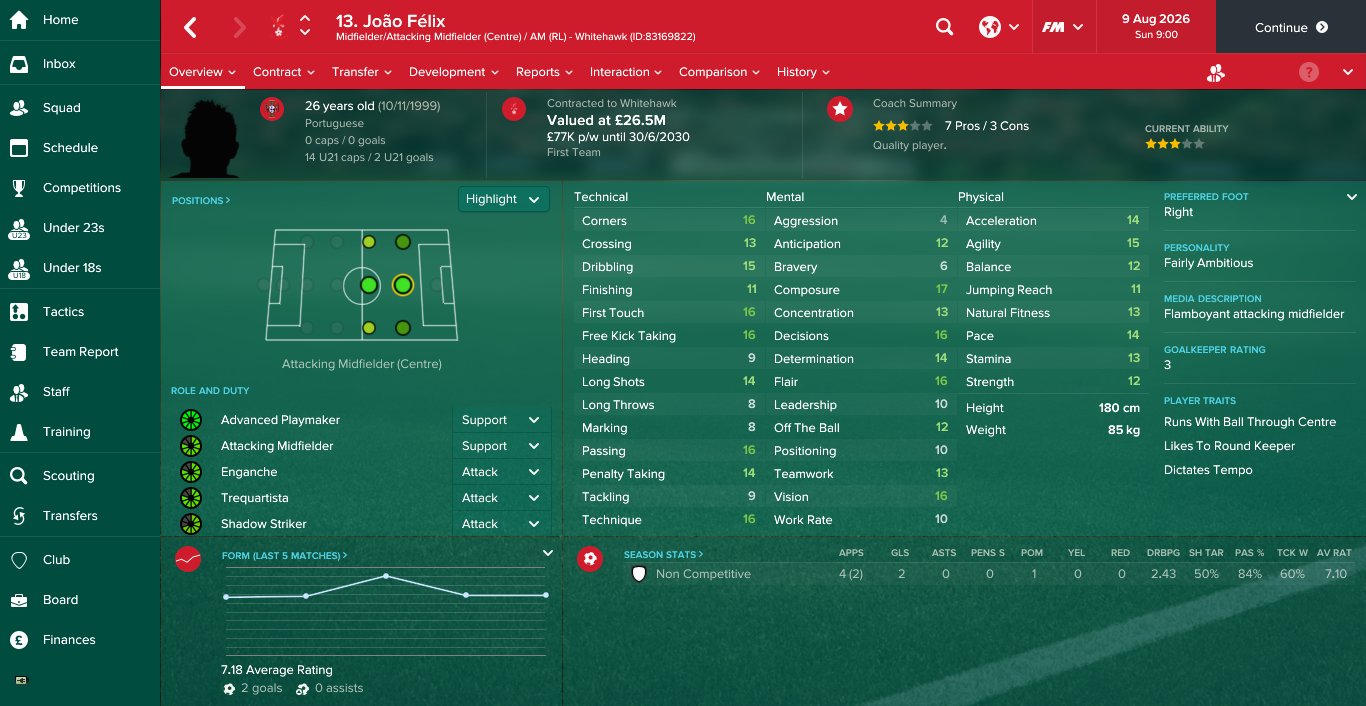Open the History tab menu
Screen dimensions: 1366x706
[x=803, y=72]
